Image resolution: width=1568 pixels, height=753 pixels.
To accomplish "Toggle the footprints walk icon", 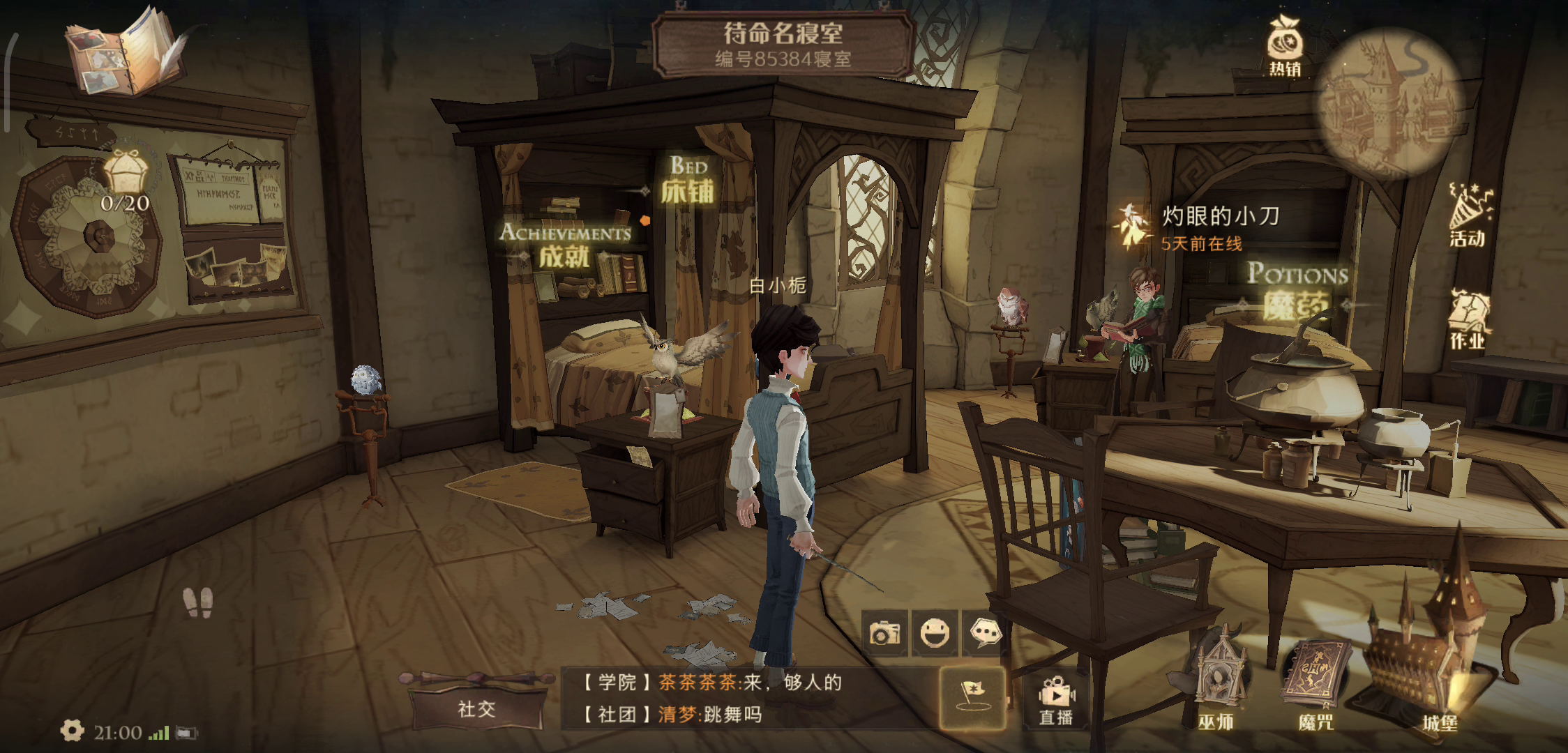I will [197, 602].
